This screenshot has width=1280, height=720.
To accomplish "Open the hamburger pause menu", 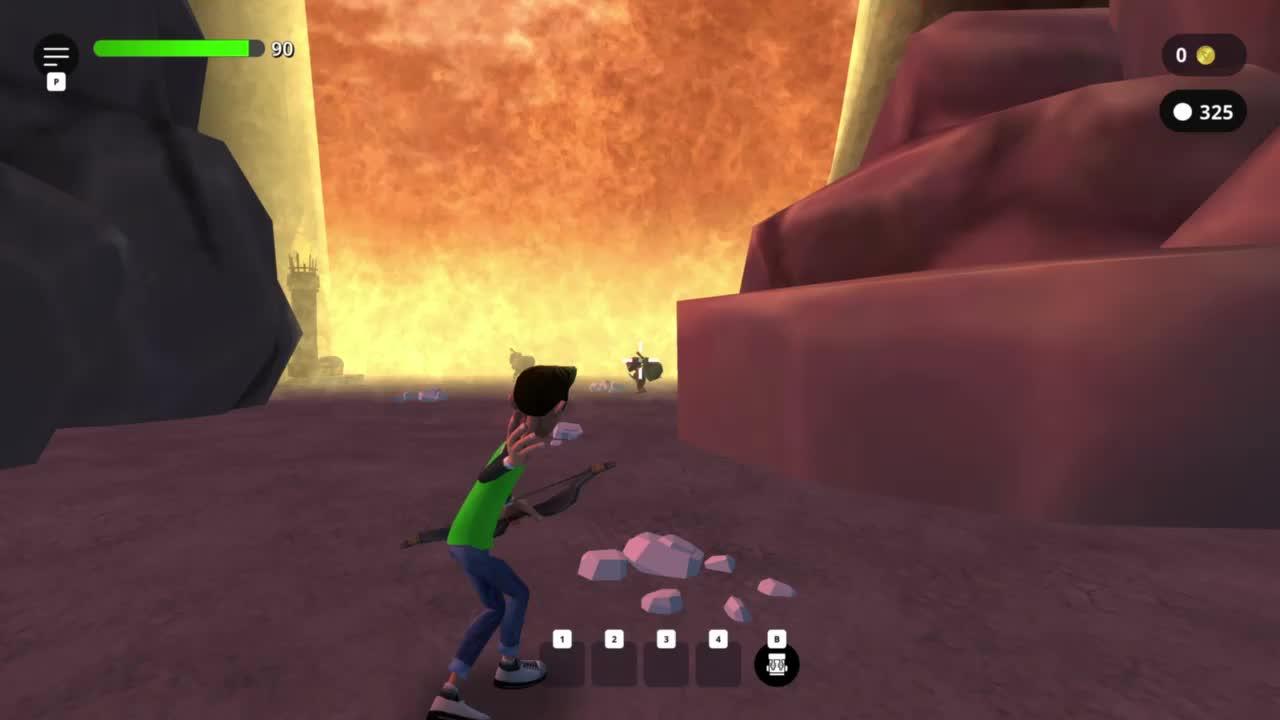I will (56, 55).
